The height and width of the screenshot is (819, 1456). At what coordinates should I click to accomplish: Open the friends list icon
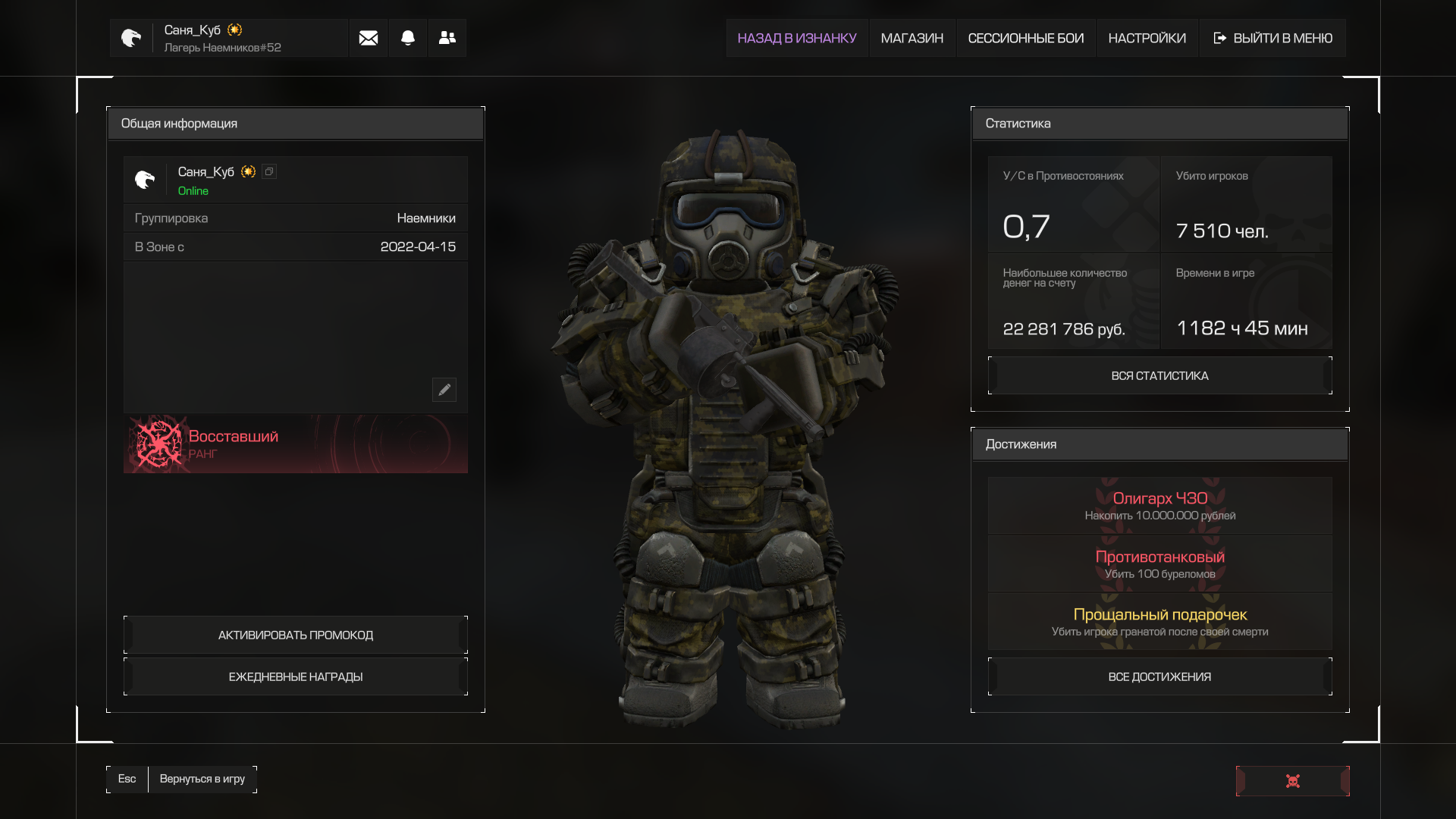pos(447,38)
